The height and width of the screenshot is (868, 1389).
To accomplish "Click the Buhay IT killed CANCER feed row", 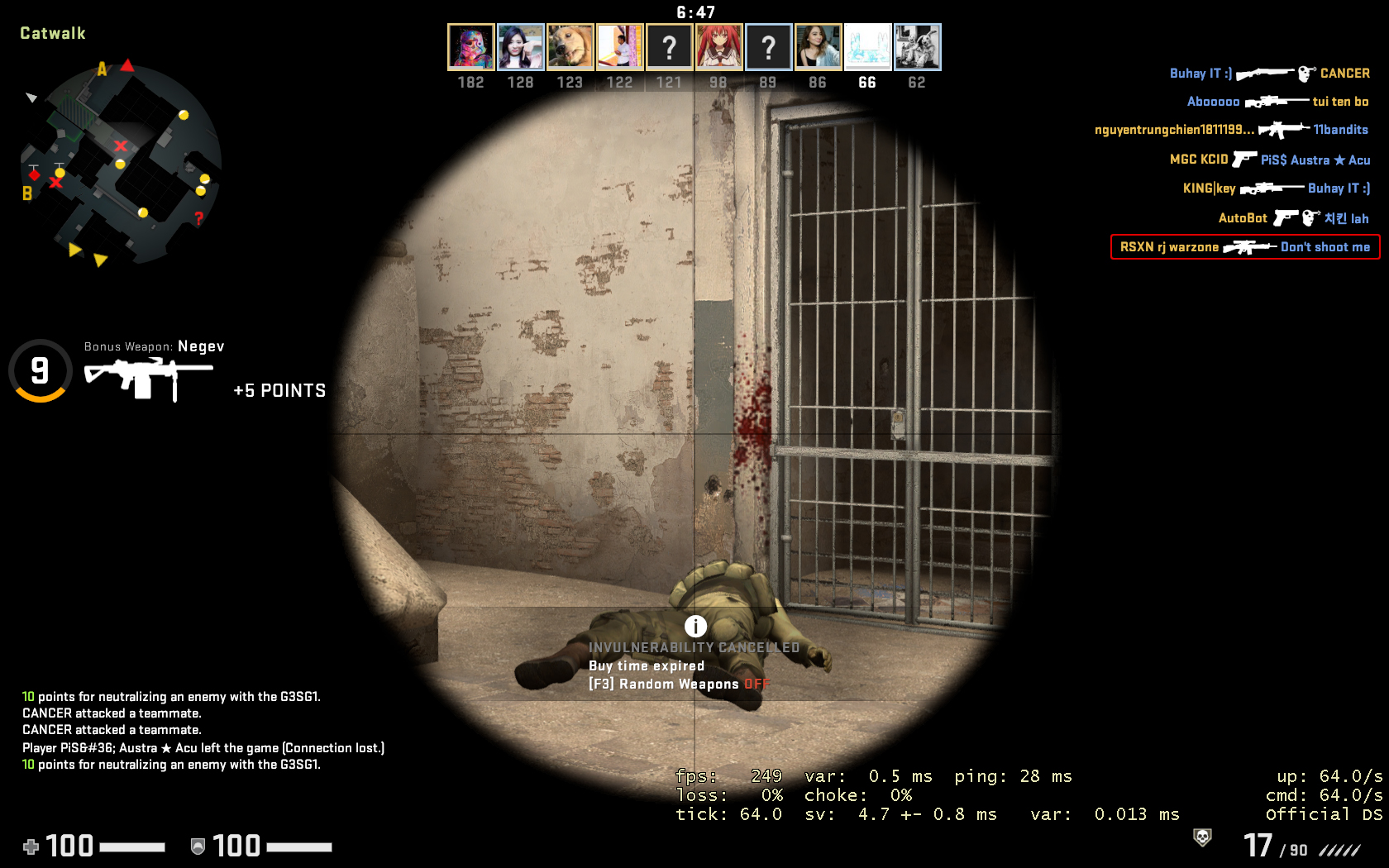I will tap(1269, 74).
